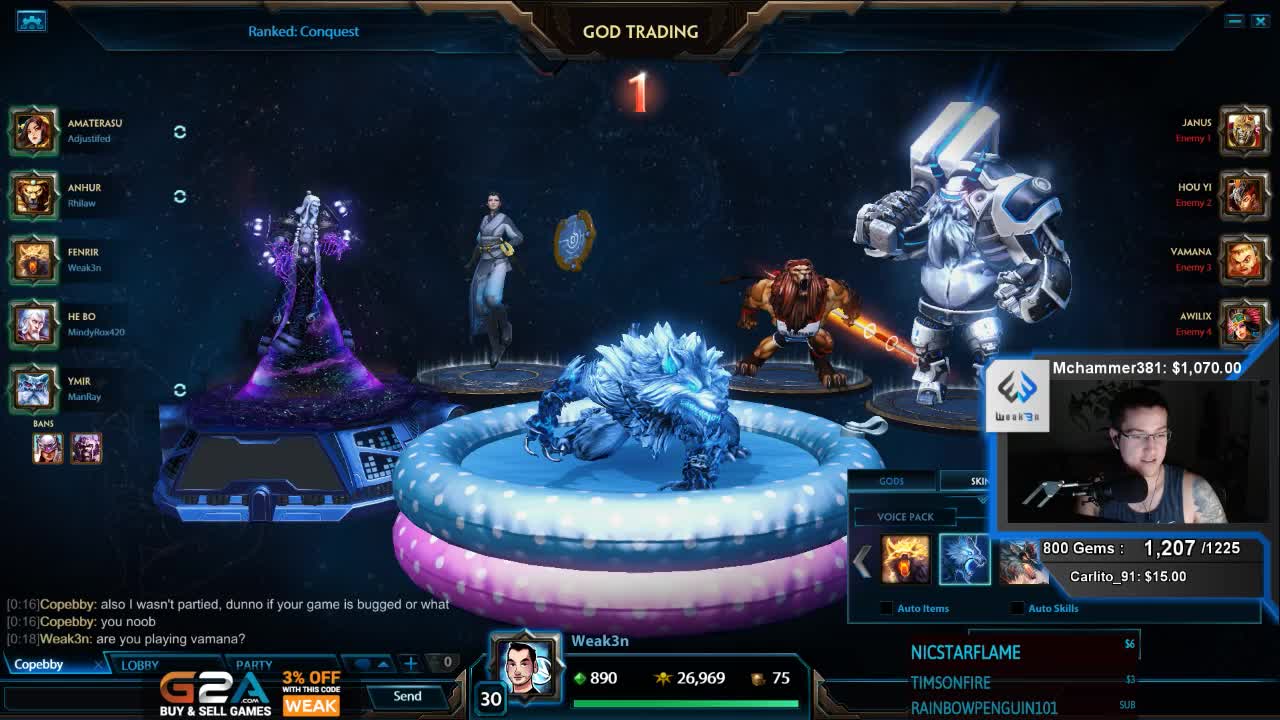This screenshot has width=1280, height=720.
Task: Open the Party chat tab
Action: 254,664
